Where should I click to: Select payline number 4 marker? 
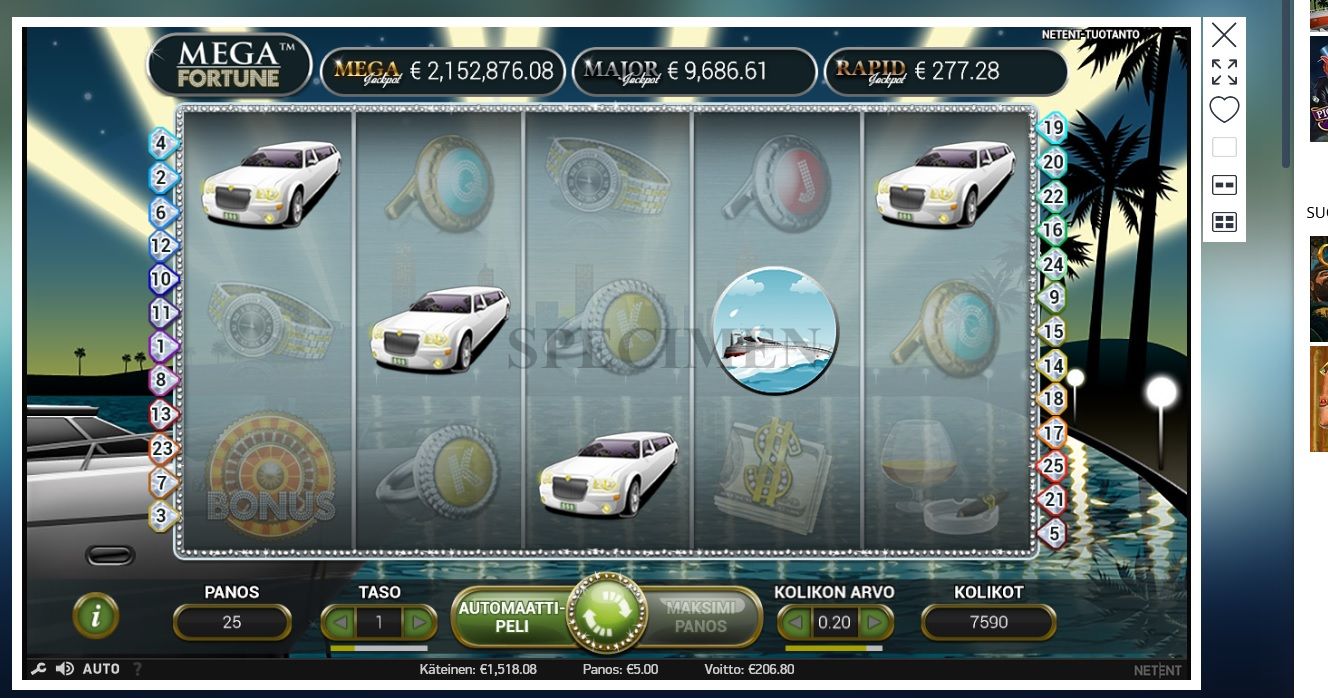pyautogui.click(x=162, y=143)
